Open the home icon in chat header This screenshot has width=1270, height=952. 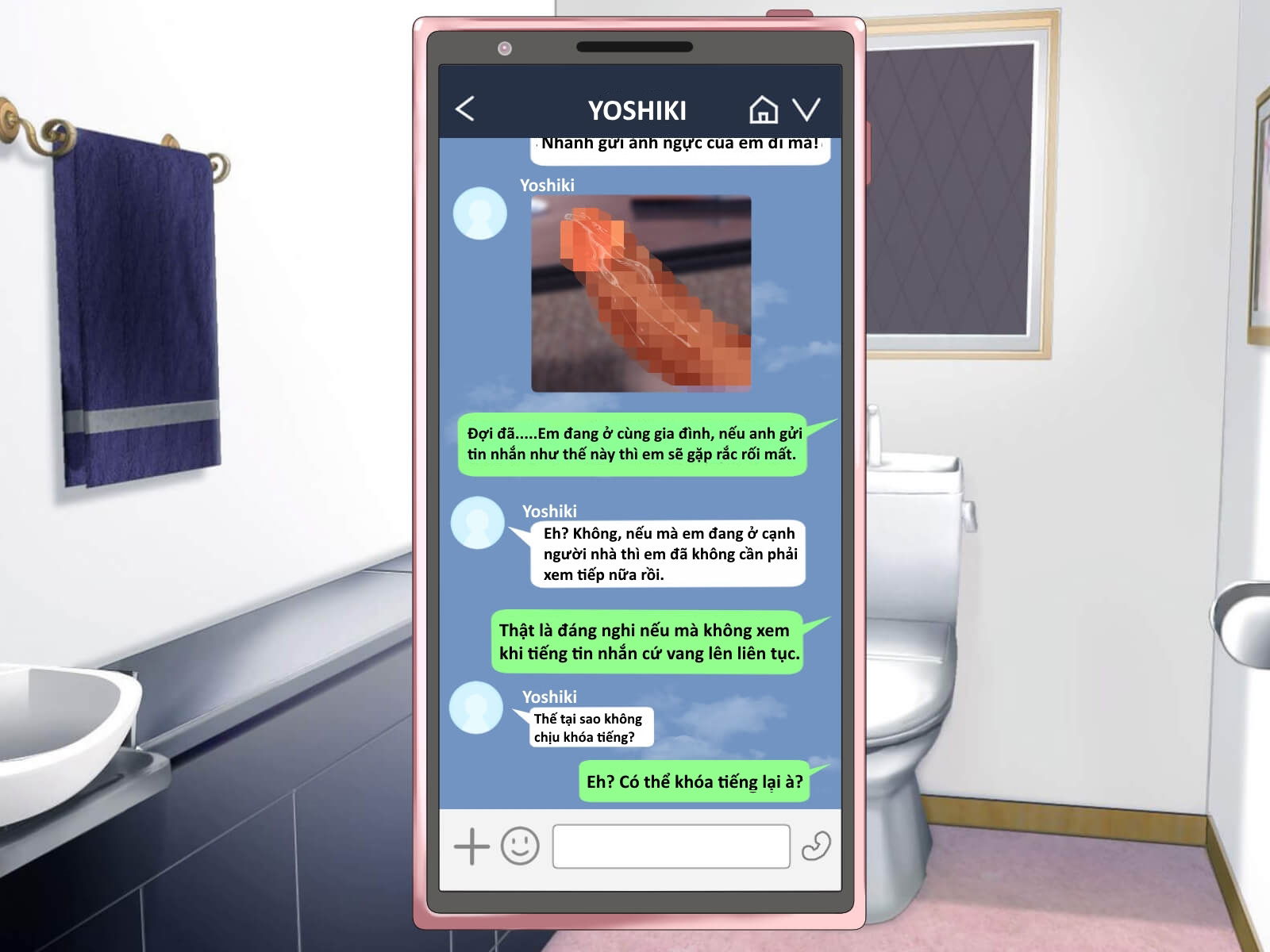click(763, 109)
